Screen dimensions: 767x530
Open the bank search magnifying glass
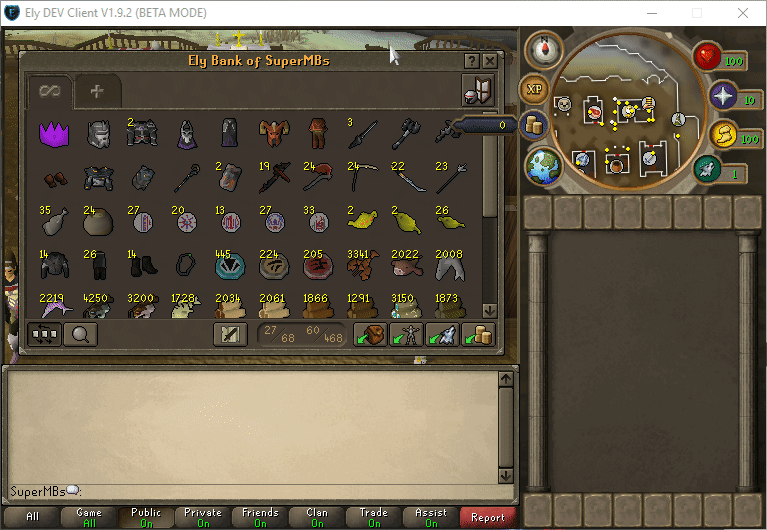coord(80,335)
